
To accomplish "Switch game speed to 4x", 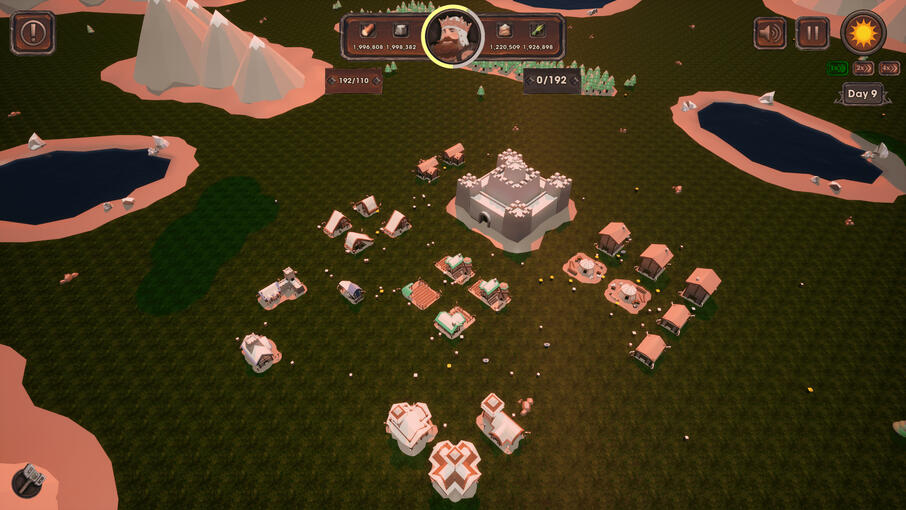I will tap(889, 68).
